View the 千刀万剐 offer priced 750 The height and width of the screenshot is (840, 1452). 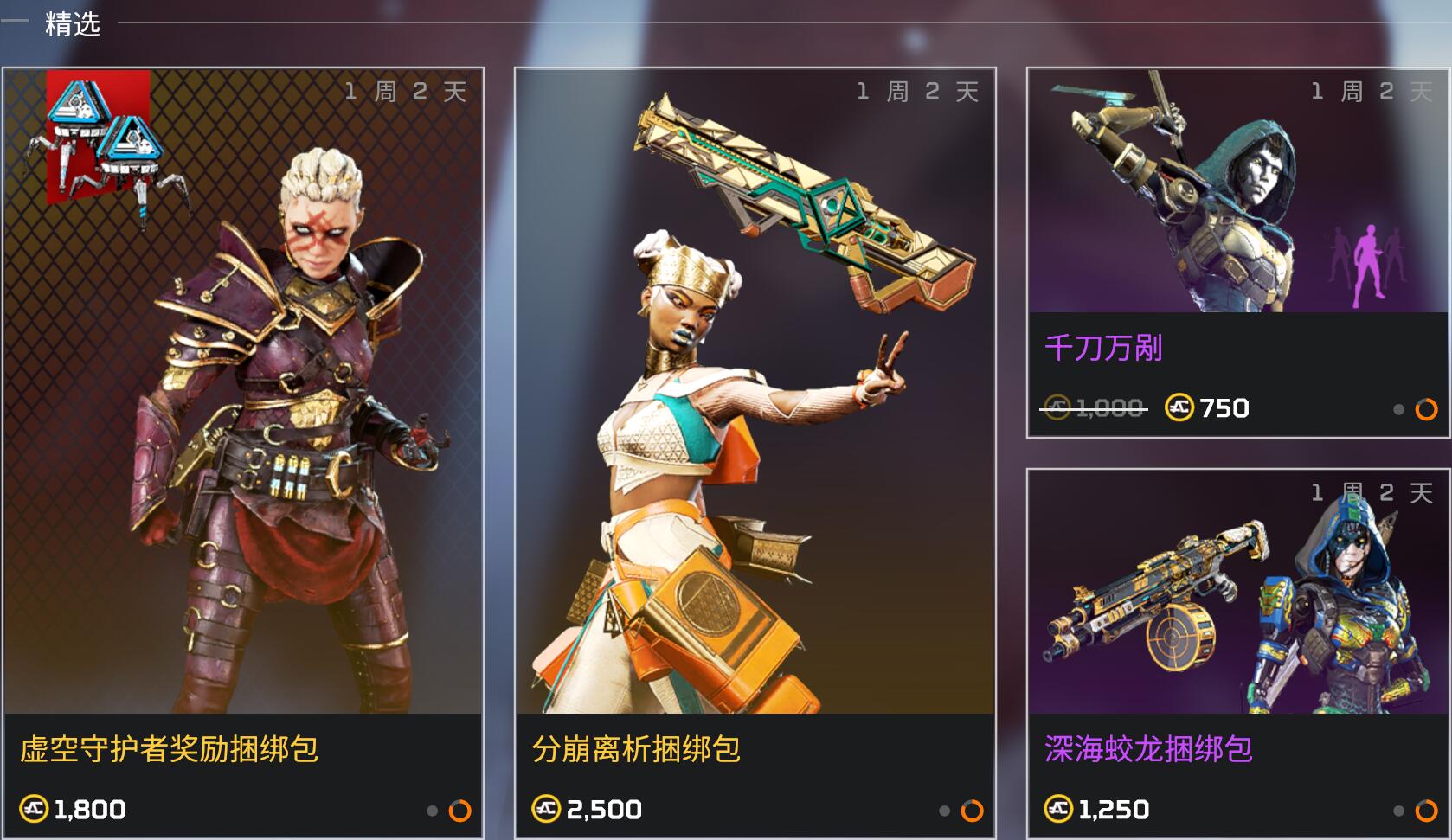[1237, 253]
